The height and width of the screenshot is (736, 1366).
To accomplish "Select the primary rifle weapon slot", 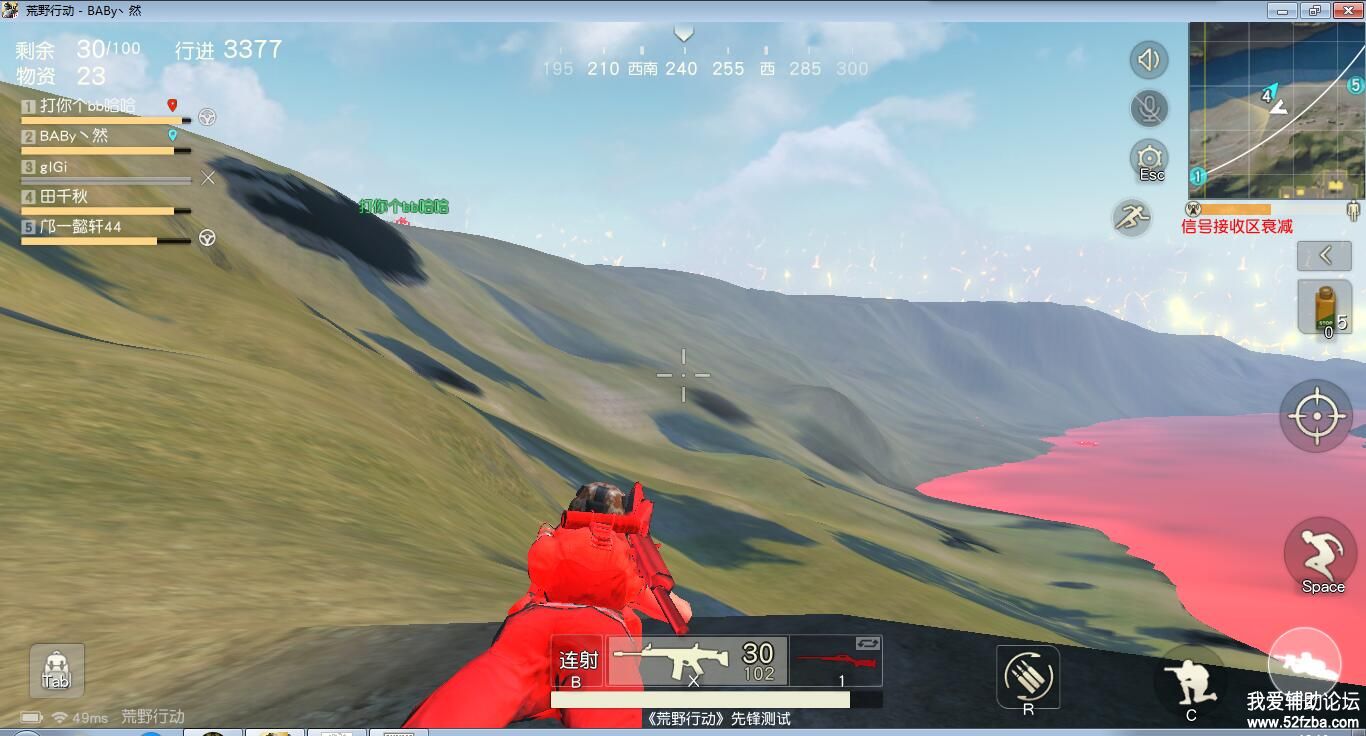I will (697, 662).
